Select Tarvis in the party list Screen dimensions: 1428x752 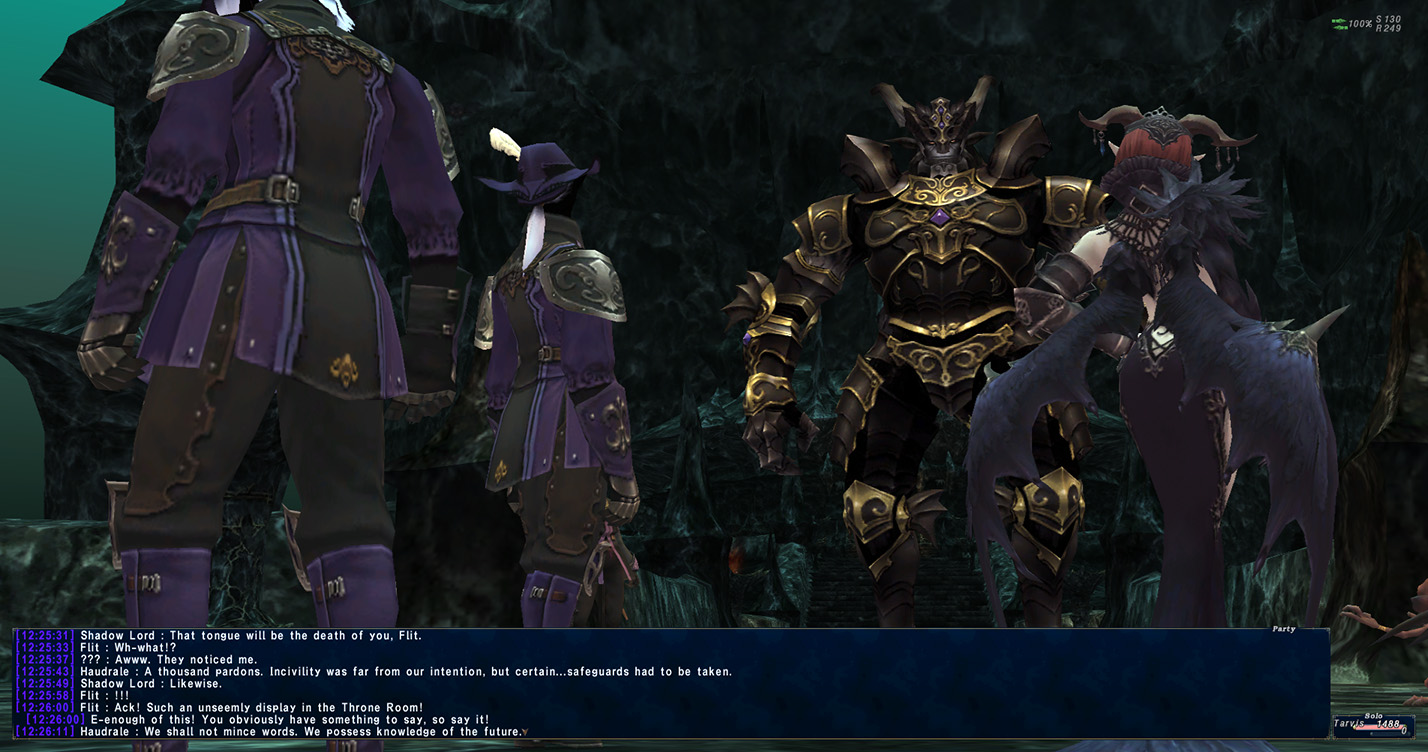[1353, 724]
